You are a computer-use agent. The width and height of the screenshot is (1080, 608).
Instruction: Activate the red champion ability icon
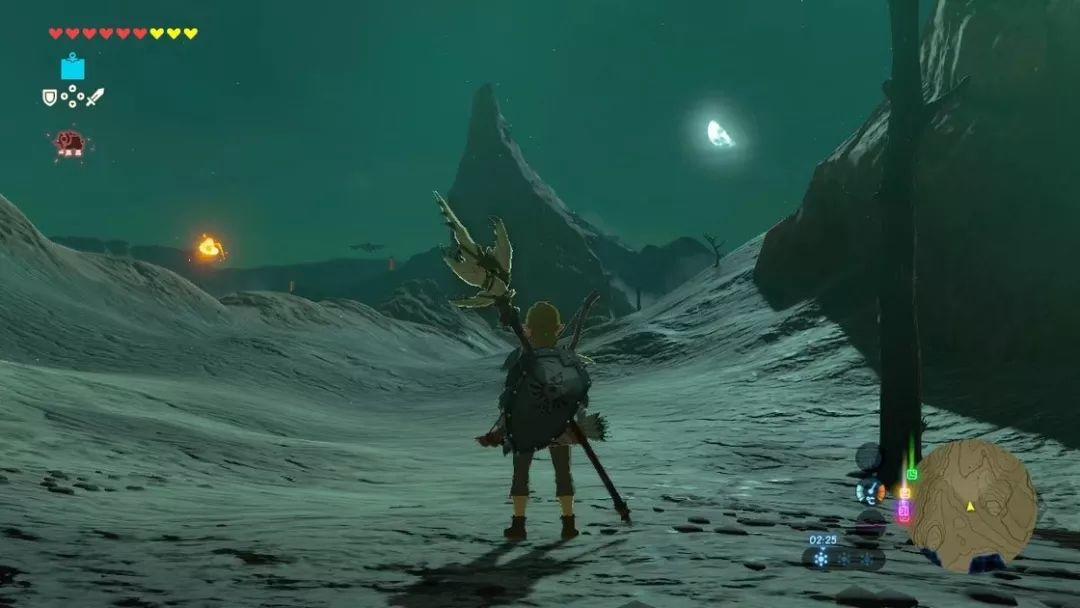click(x=70, y=143)
